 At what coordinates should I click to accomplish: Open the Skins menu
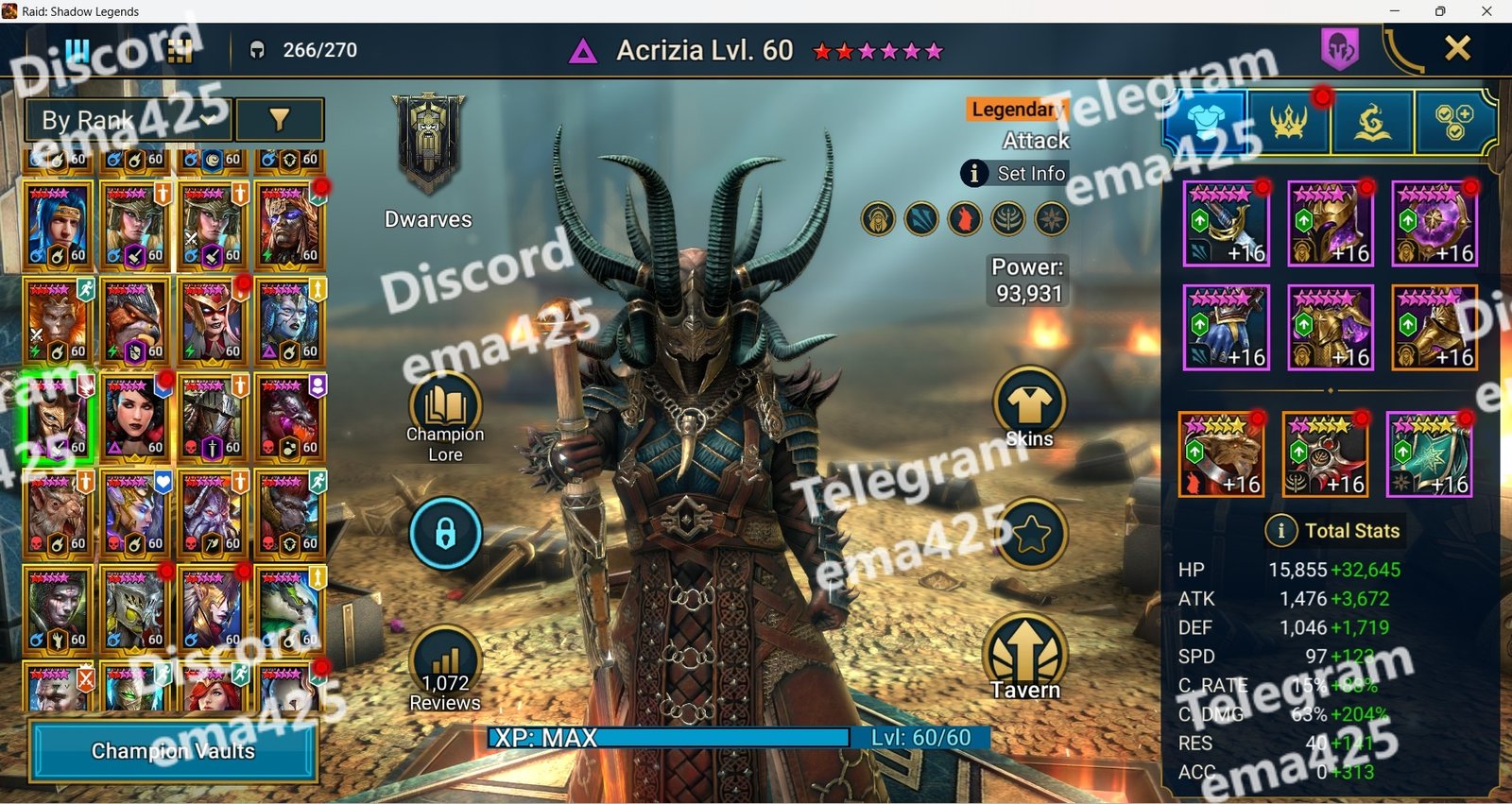click(x=1029, y=408)
